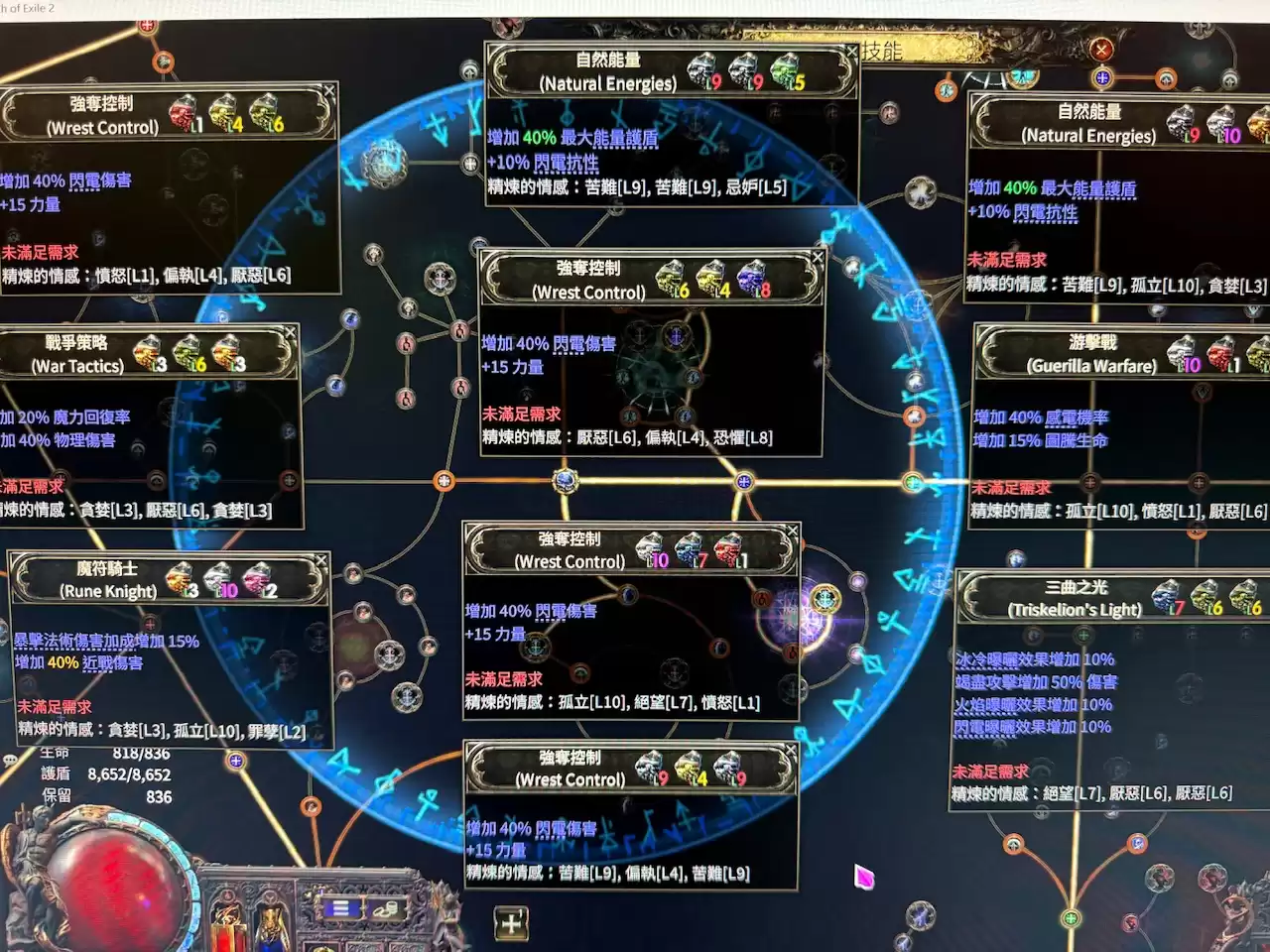Open the three-line menu button by the flasks

coord(340,908)
